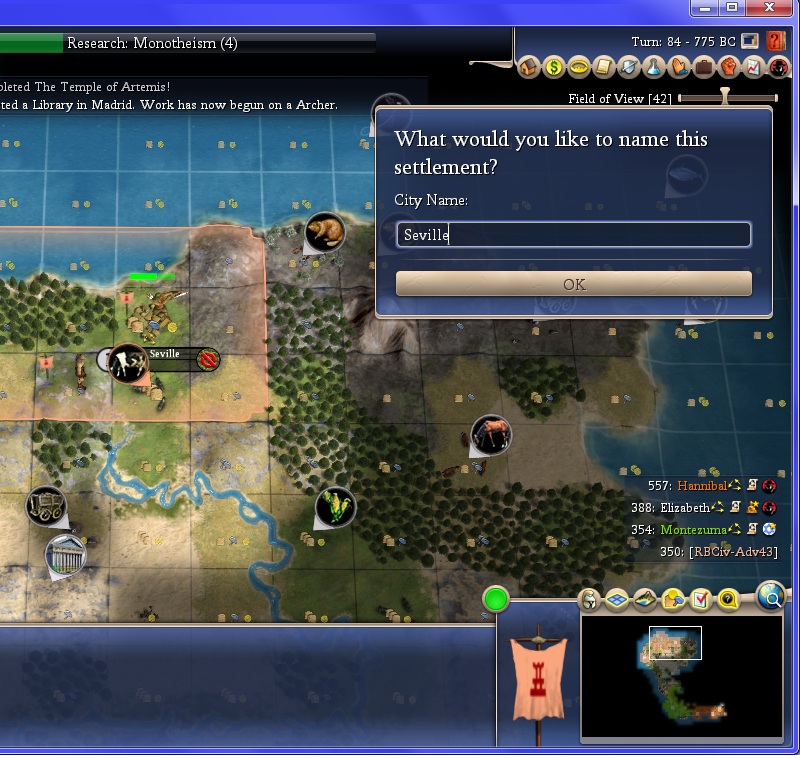Open the Civilopedia red question book

click(777, 42)
